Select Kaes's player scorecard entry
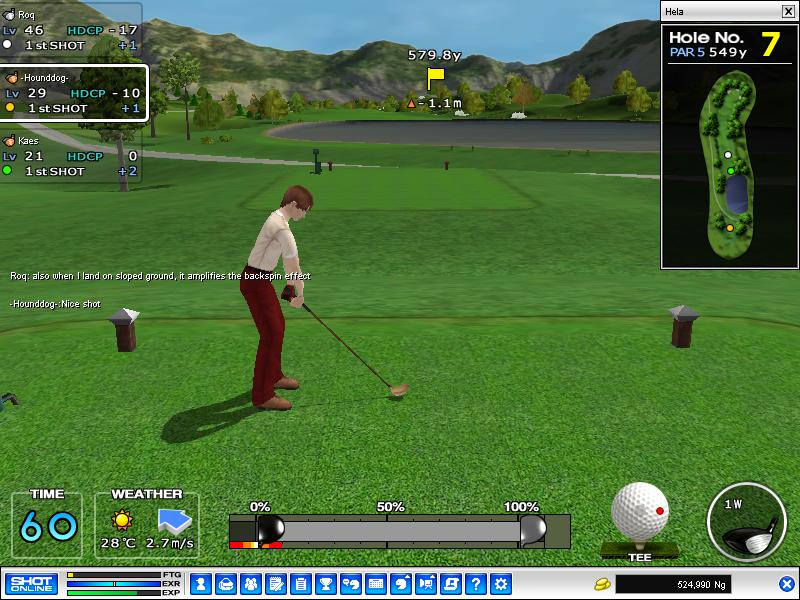This screenshot has width=800, height=600. (70, 156)
